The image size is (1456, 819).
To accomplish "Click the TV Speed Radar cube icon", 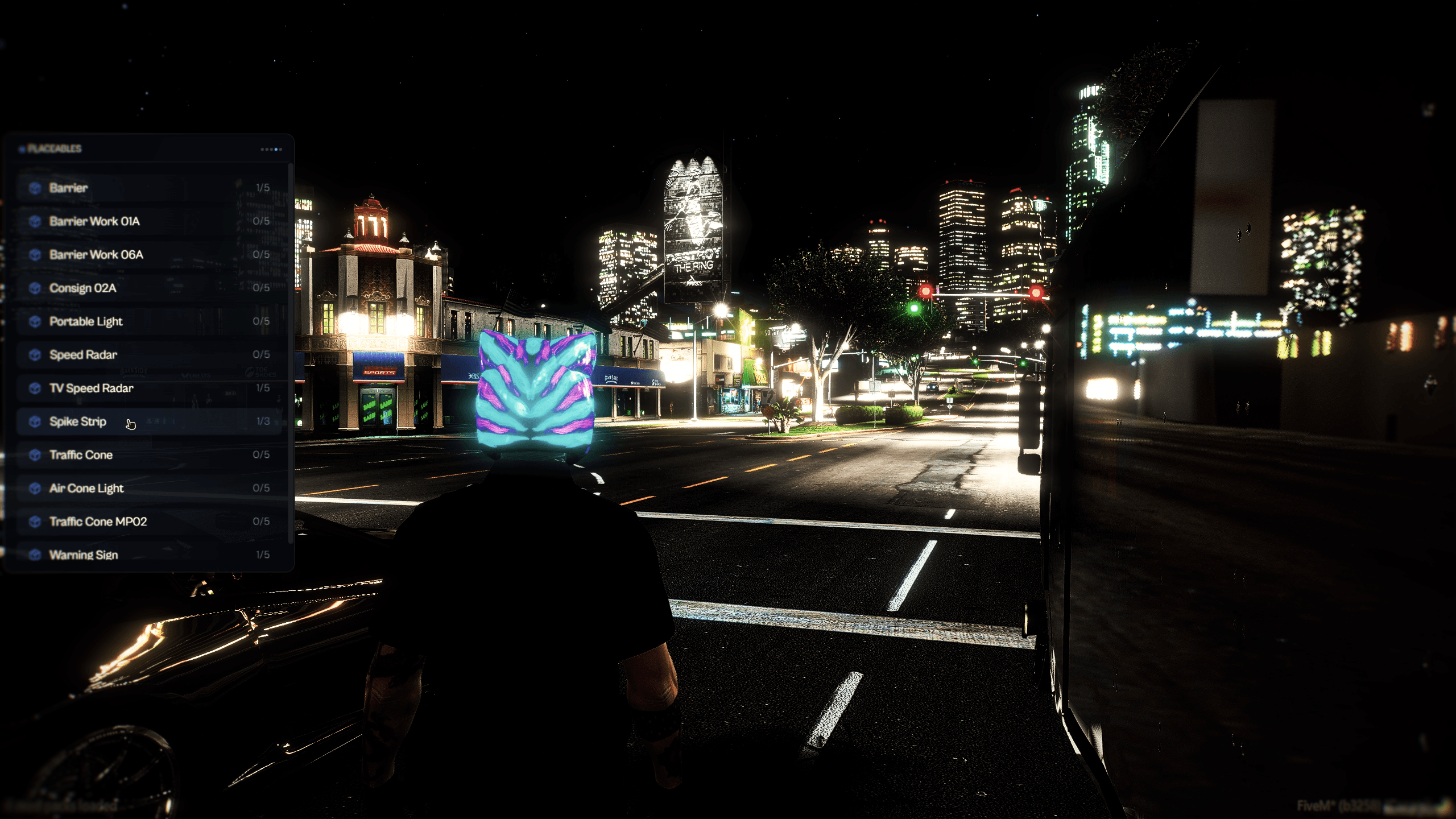I will click(35, 388).
